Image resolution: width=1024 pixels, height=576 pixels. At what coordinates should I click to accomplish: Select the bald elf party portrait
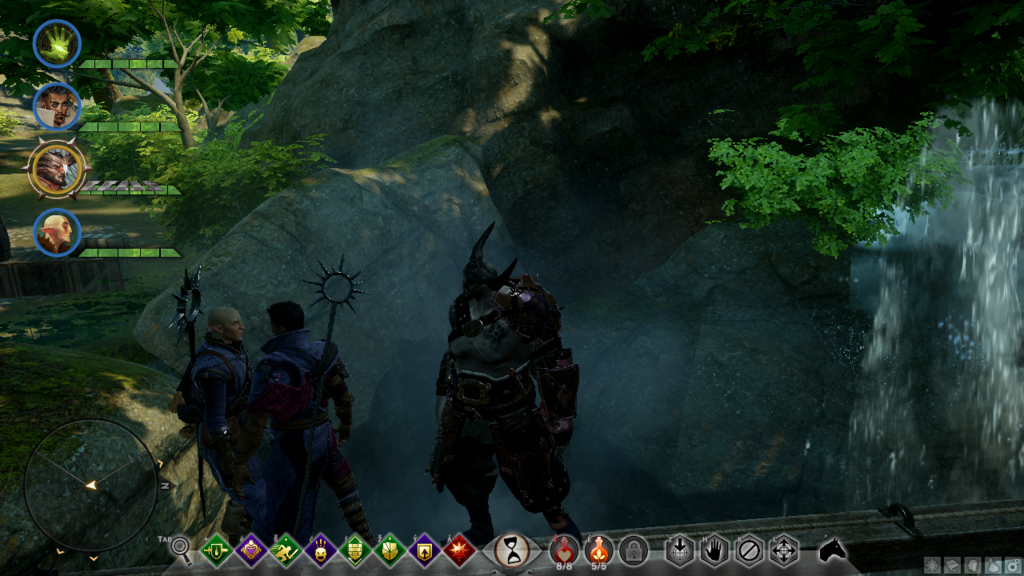(x=57, y=232)
